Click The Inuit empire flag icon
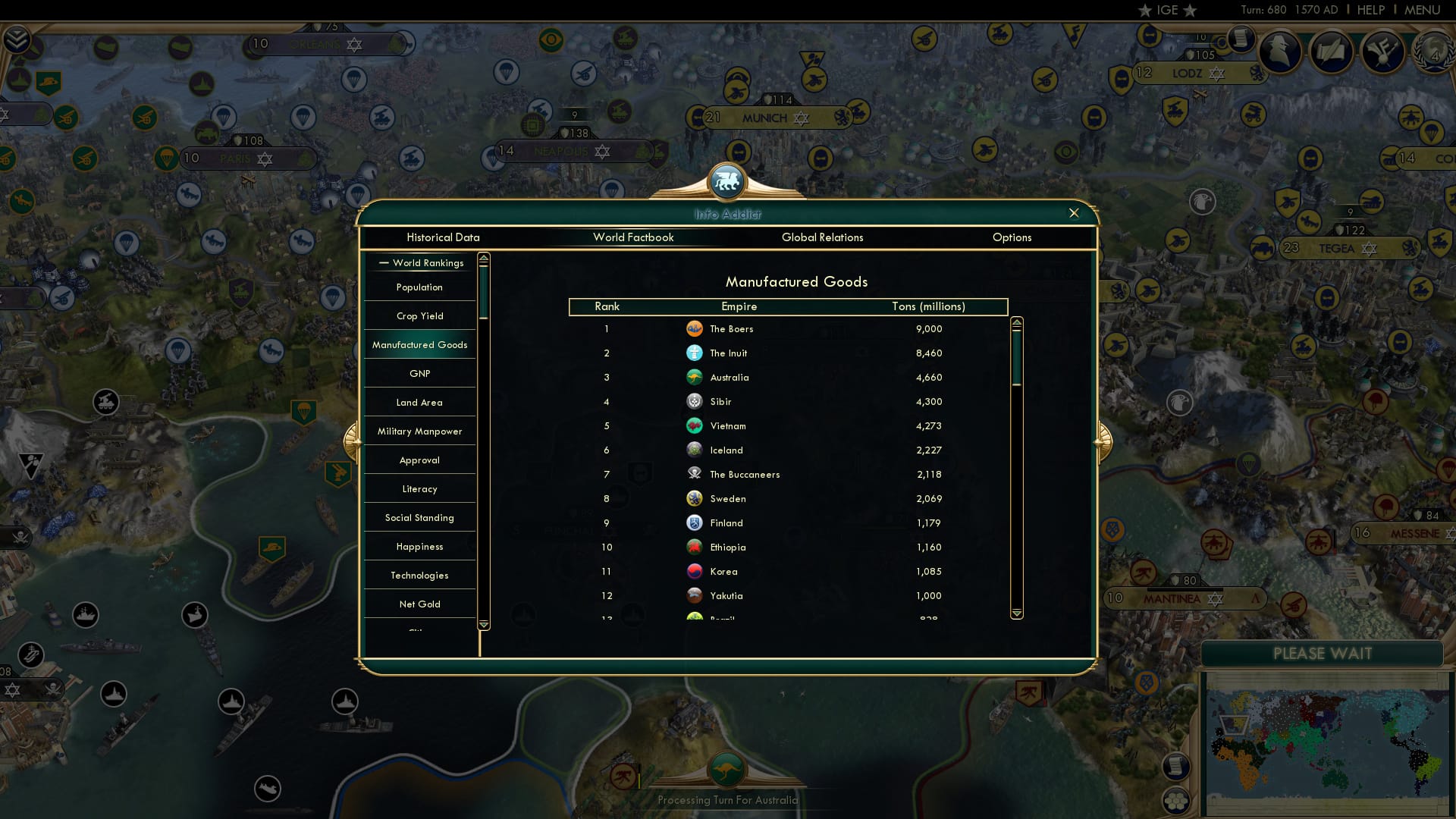This screenshot has height=819, width=1456. point(695,353)
